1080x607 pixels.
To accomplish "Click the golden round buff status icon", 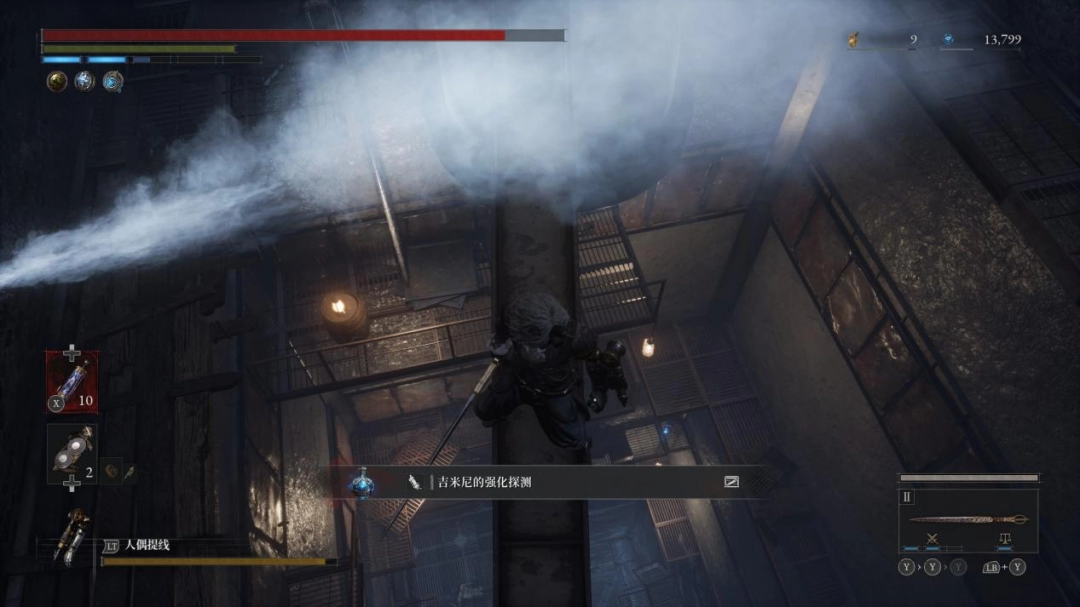I will click(57, 82).
